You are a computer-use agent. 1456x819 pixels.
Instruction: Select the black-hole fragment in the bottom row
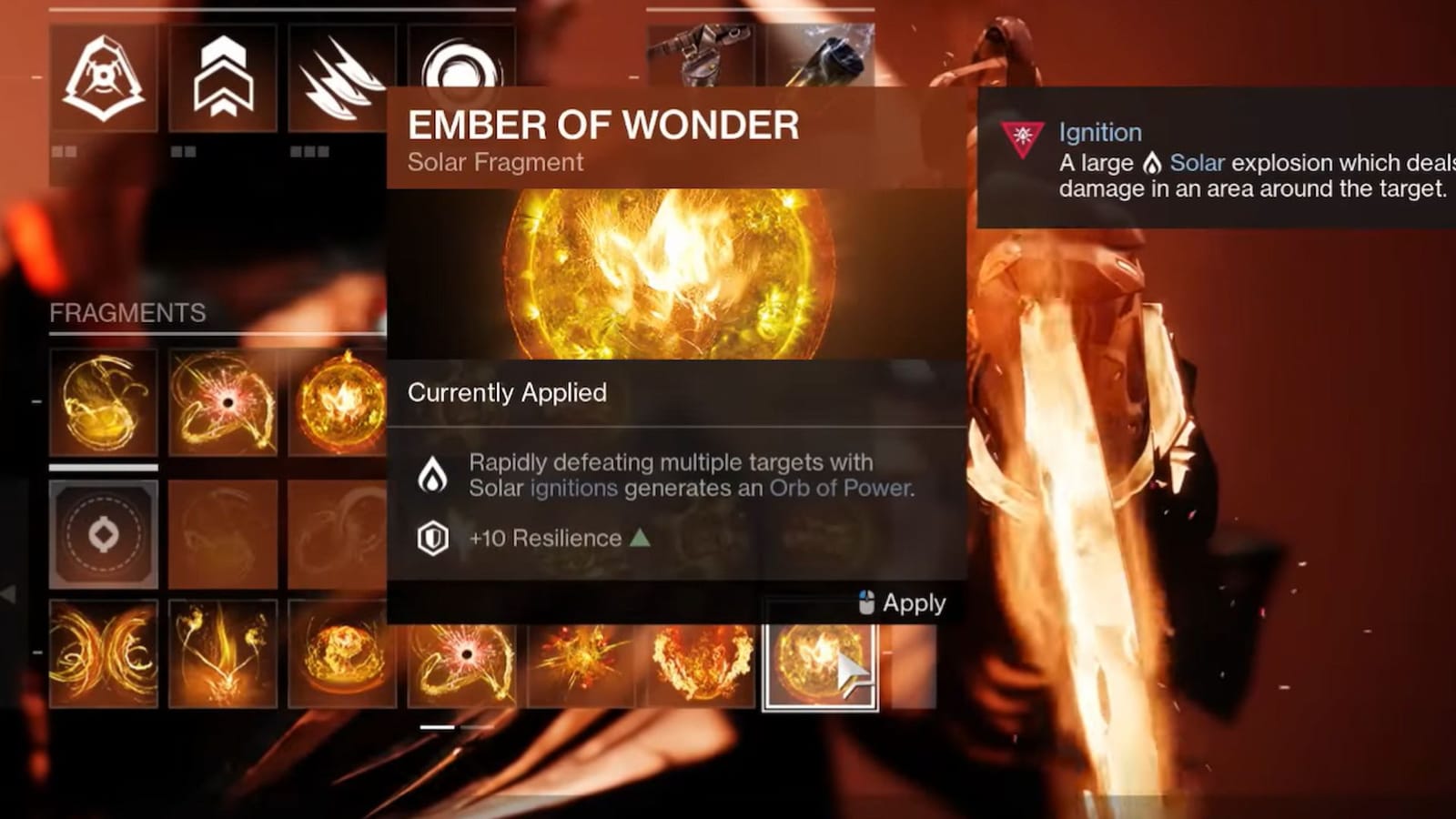click(464, 659)
